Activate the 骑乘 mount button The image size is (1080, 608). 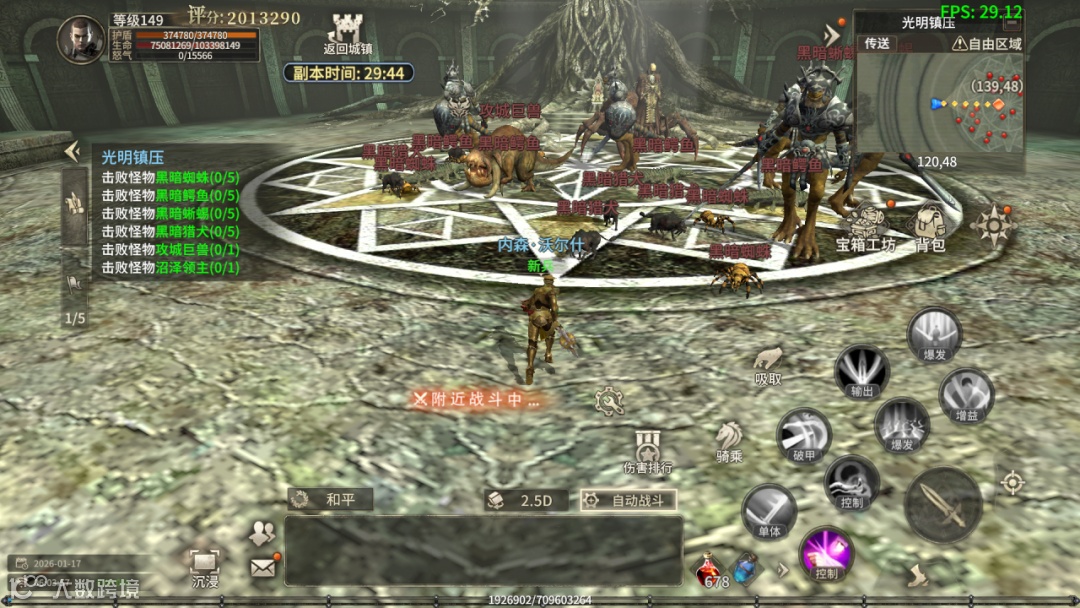tap(728, 439)
